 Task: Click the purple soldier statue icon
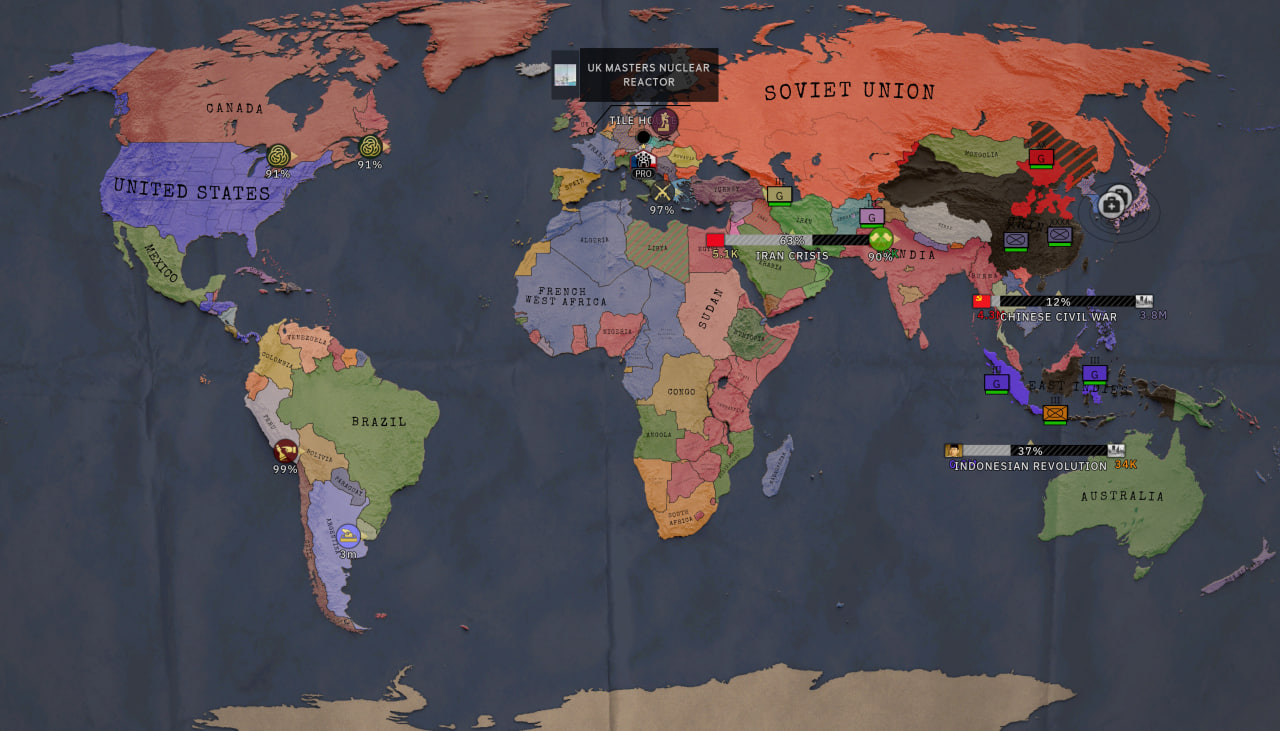pyautogui.click(x=664, y=123)
